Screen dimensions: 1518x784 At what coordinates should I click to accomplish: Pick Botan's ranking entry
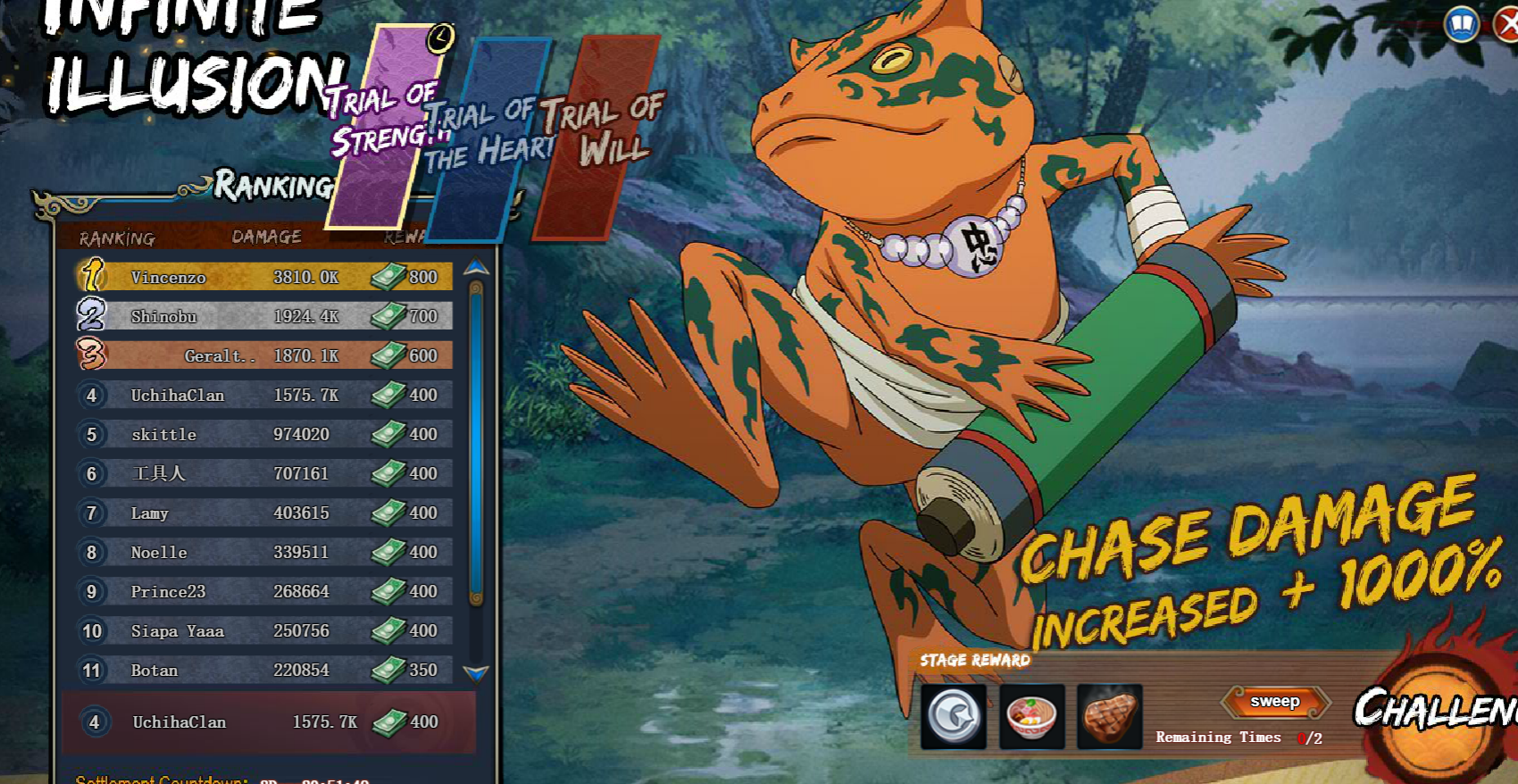264,670
